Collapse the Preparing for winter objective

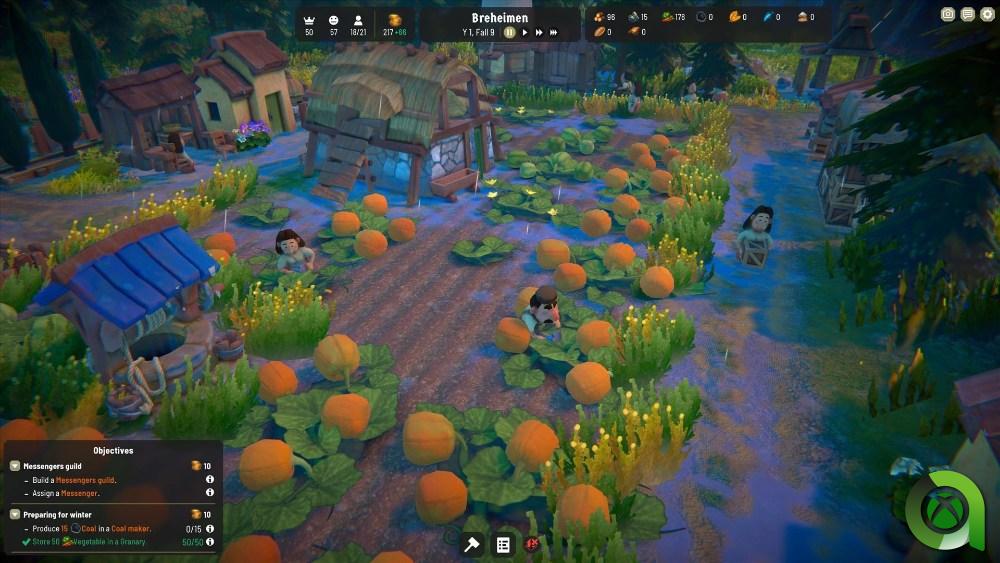(15, 514)
